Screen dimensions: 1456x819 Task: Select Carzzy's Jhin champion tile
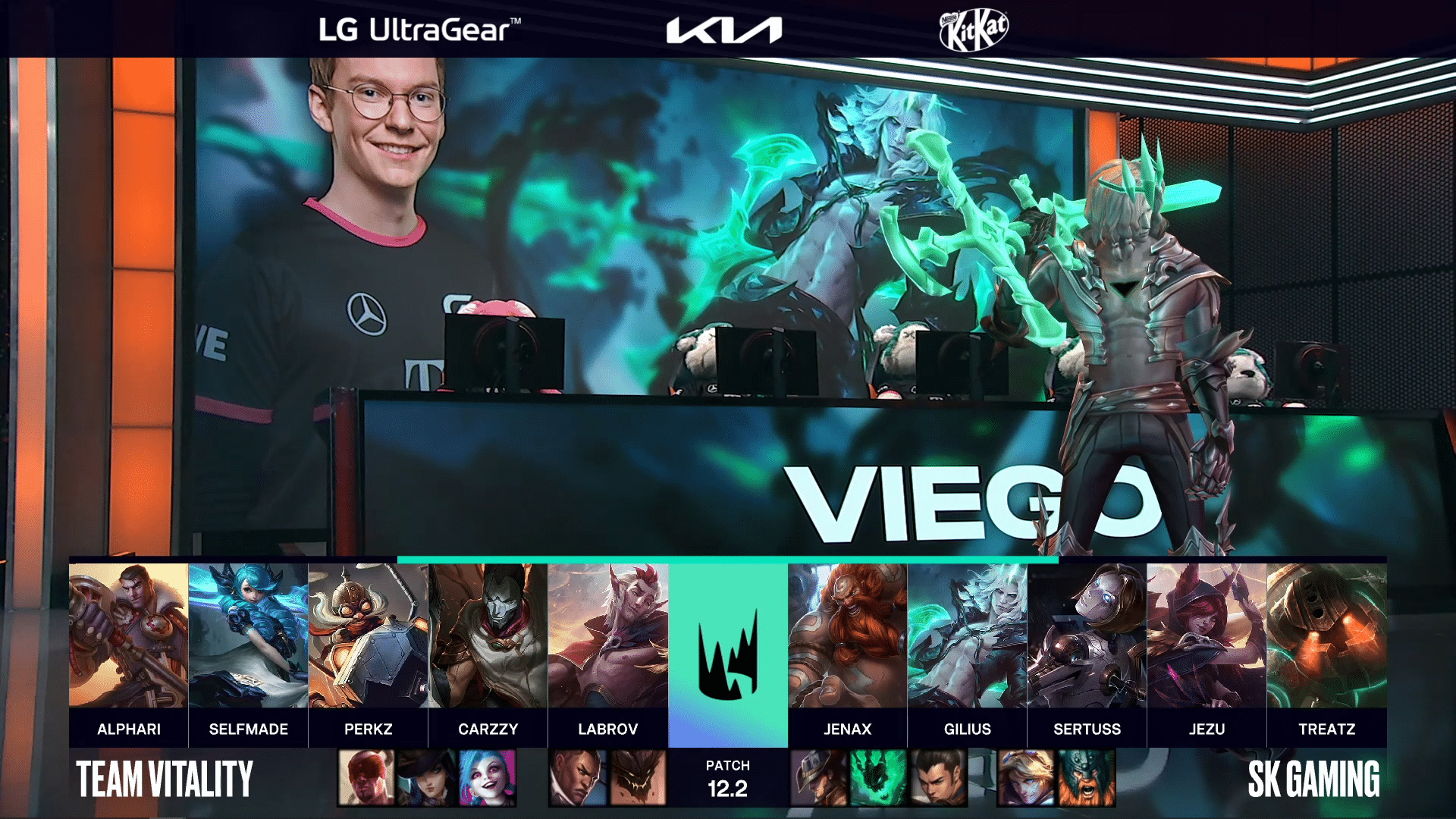[x=488, y=635]
